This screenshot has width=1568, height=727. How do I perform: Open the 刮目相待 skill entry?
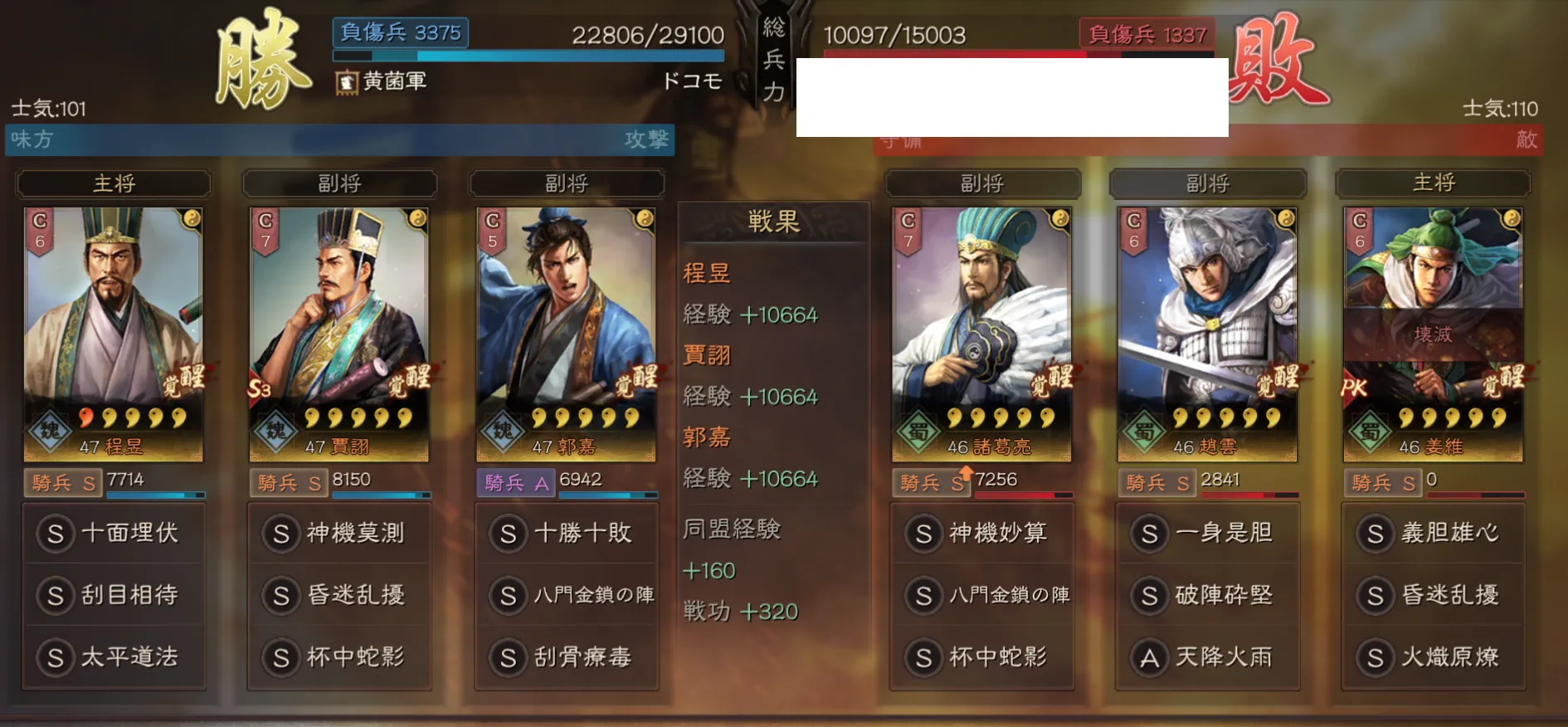114,595
